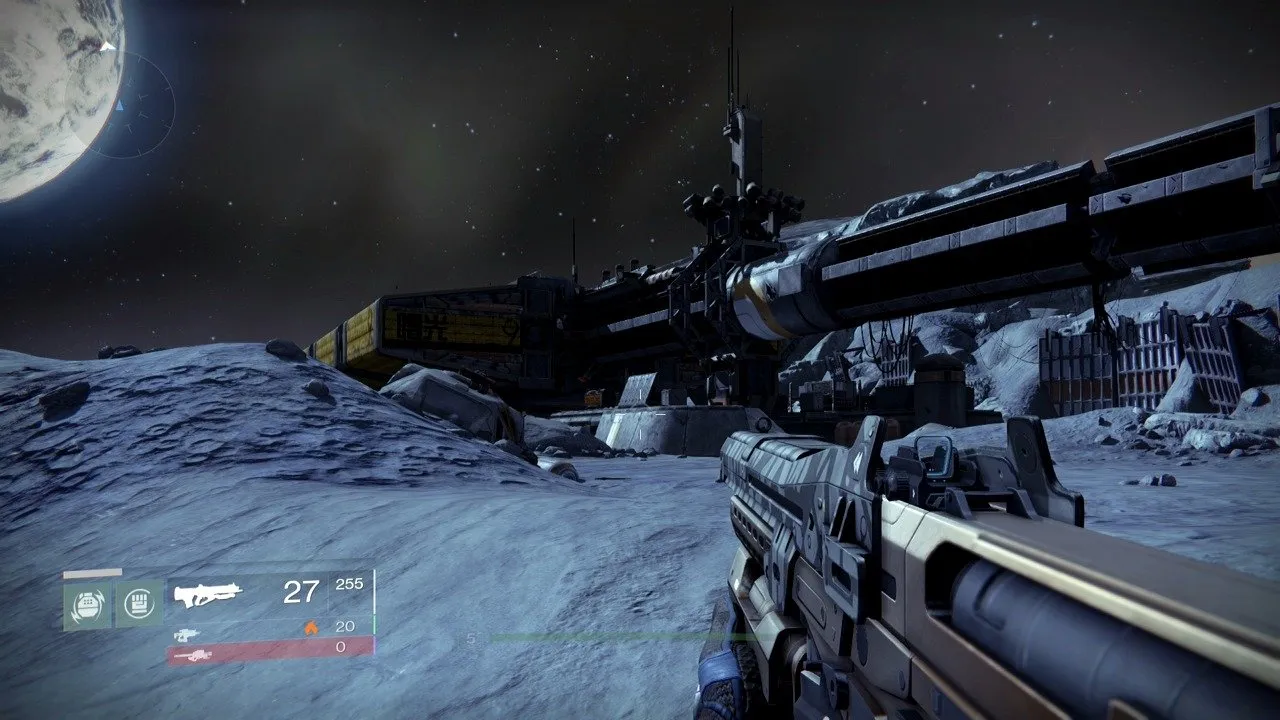Select the heavy weapon in red row
Screen dimensions: 1280x720
pos(190,655)
